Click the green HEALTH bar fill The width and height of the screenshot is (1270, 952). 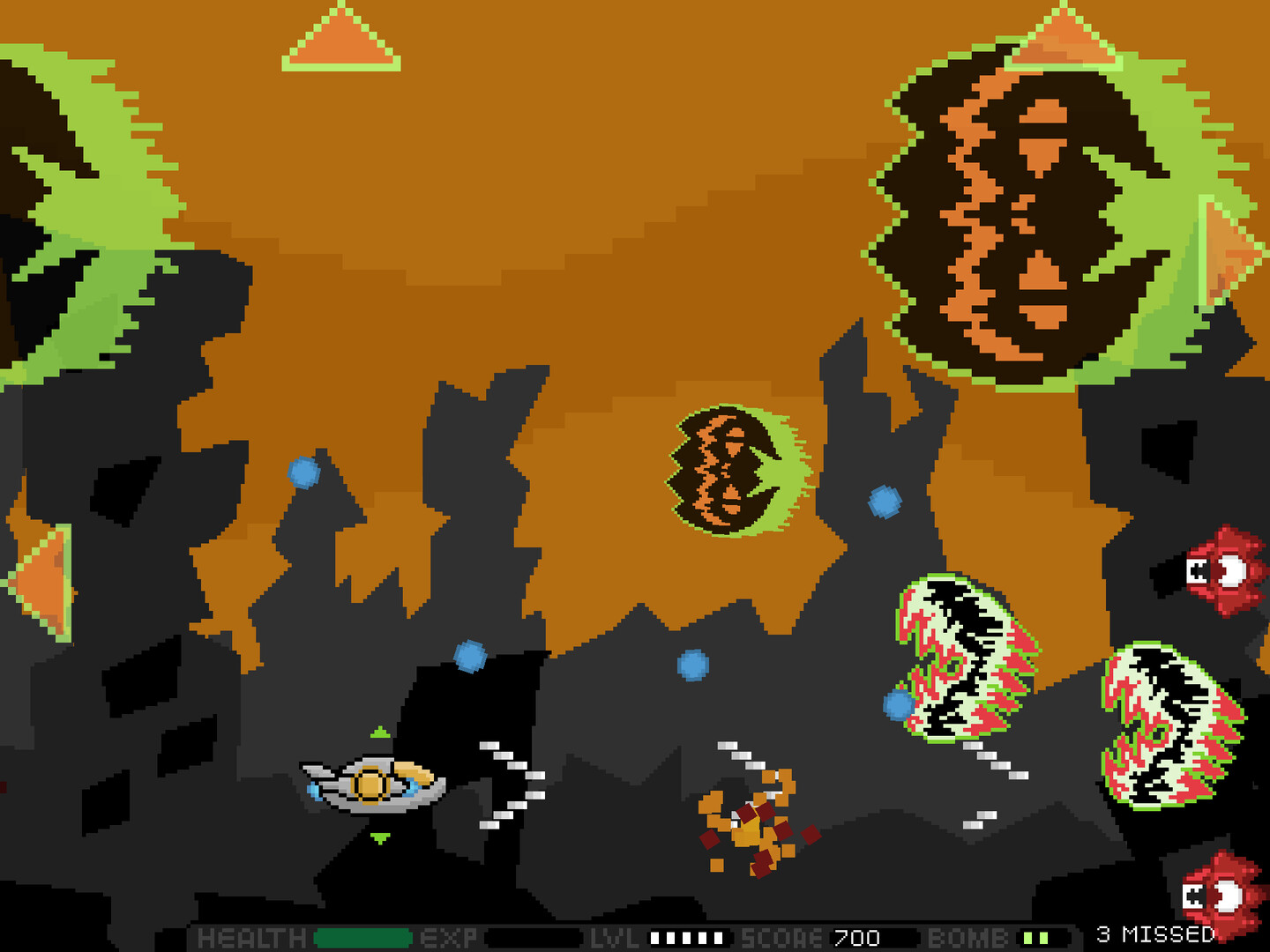[x=362, y=937]
